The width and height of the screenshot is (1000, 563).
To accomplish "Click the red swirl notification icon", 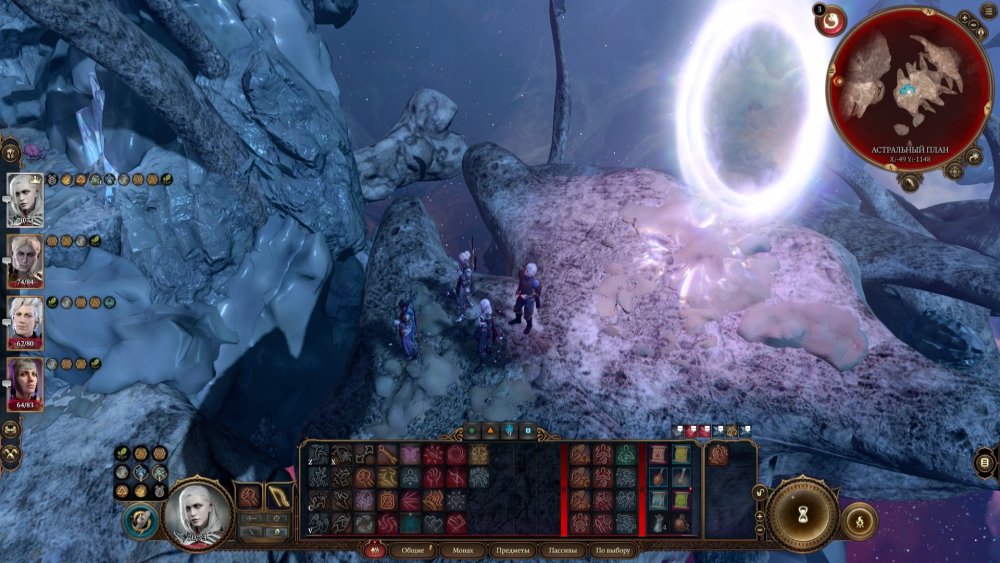I will (830, 21).
